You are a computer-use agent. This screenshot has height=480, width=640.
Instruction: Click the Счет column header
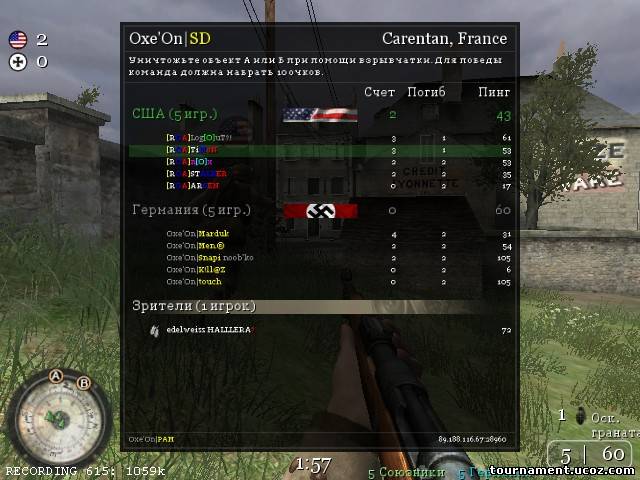(x=379, y=93)
